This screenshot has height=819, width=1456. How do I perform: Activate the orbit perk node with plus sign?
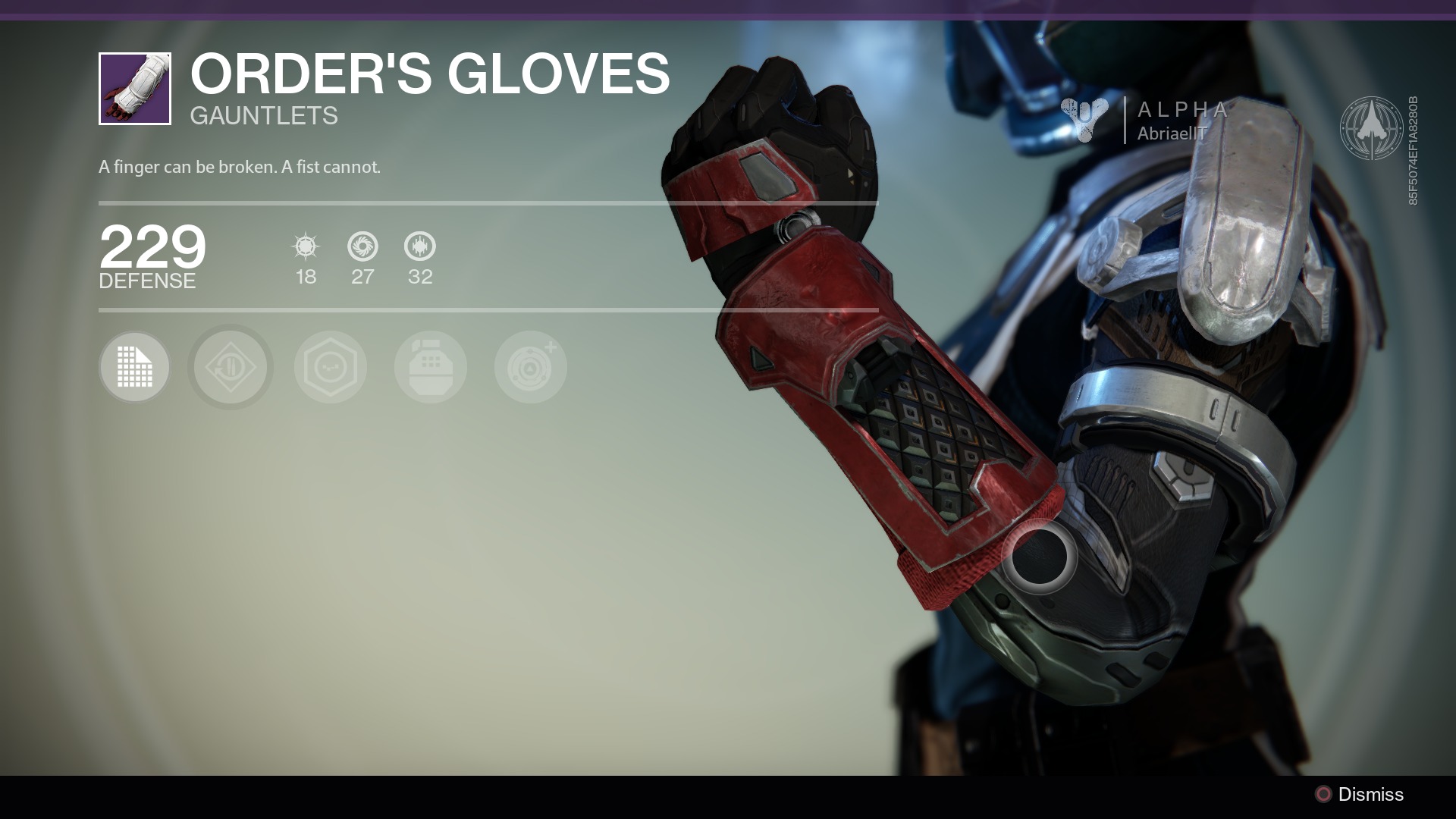(x=531, y=367)
